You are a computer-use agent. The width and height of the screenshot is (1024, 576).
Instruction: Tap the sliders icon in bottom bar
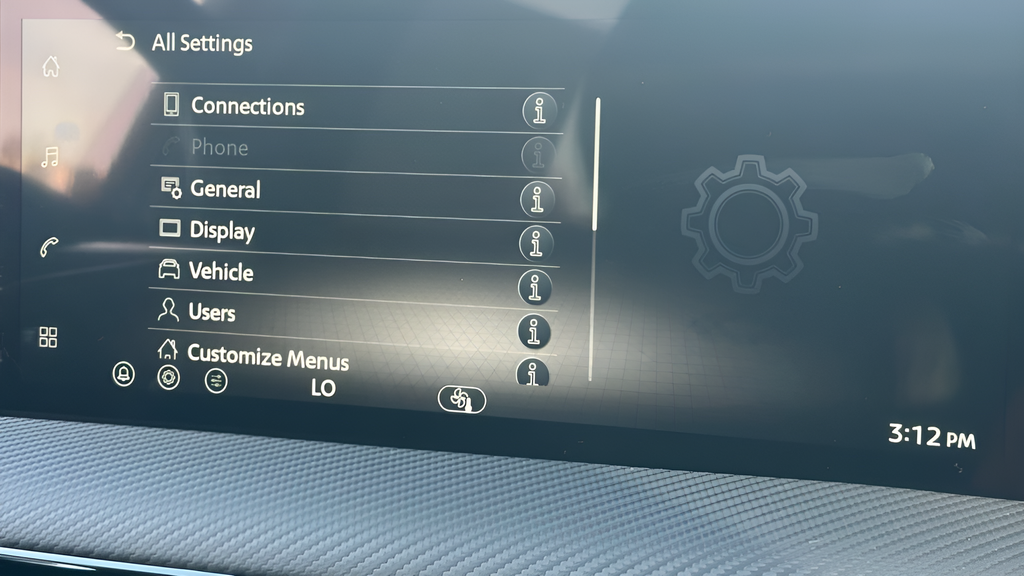coord(216,380)
